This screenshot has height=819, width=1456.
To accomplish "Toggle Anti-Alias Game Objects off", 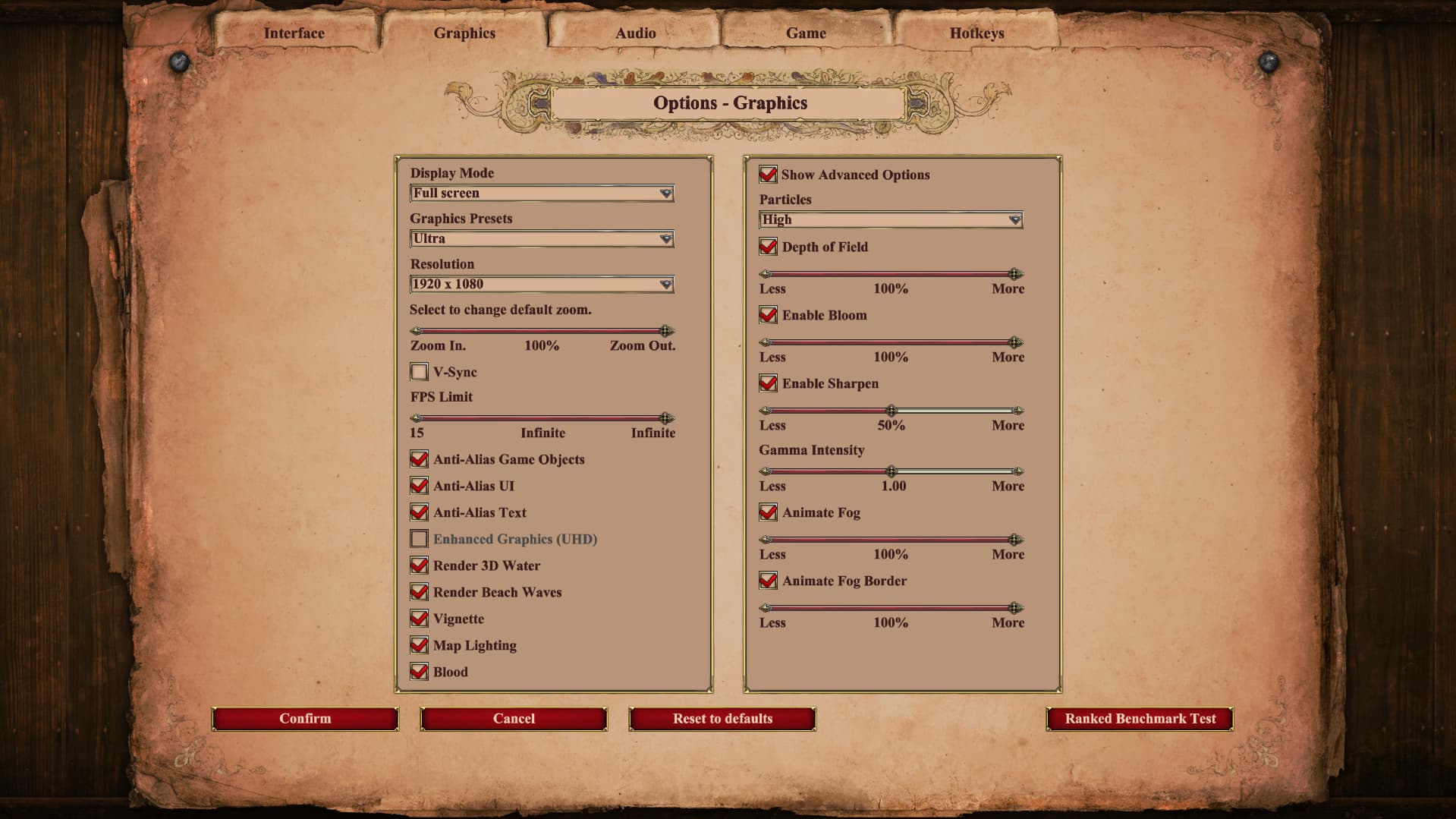I will tap(420, 459).
